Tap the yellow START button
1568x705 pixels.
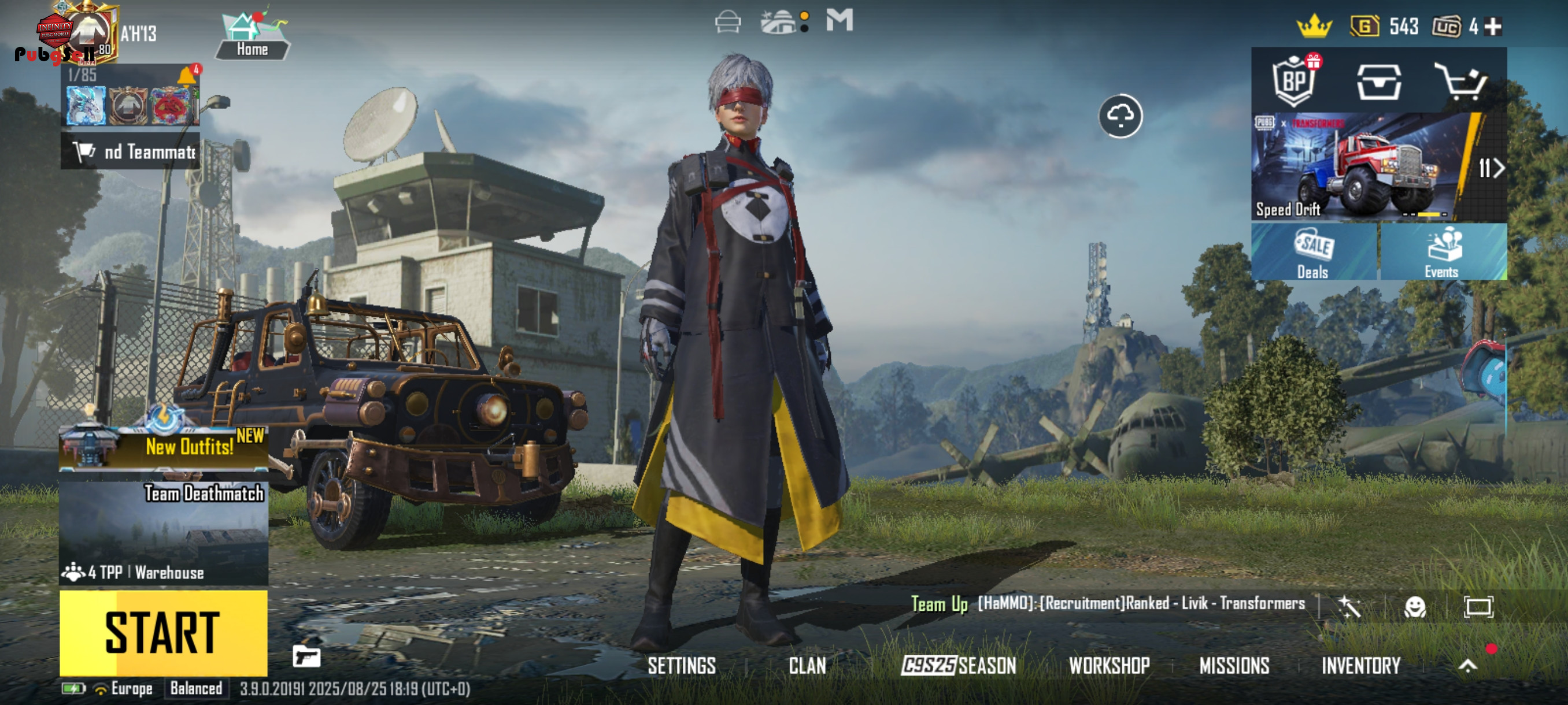(x=163, y=633)
